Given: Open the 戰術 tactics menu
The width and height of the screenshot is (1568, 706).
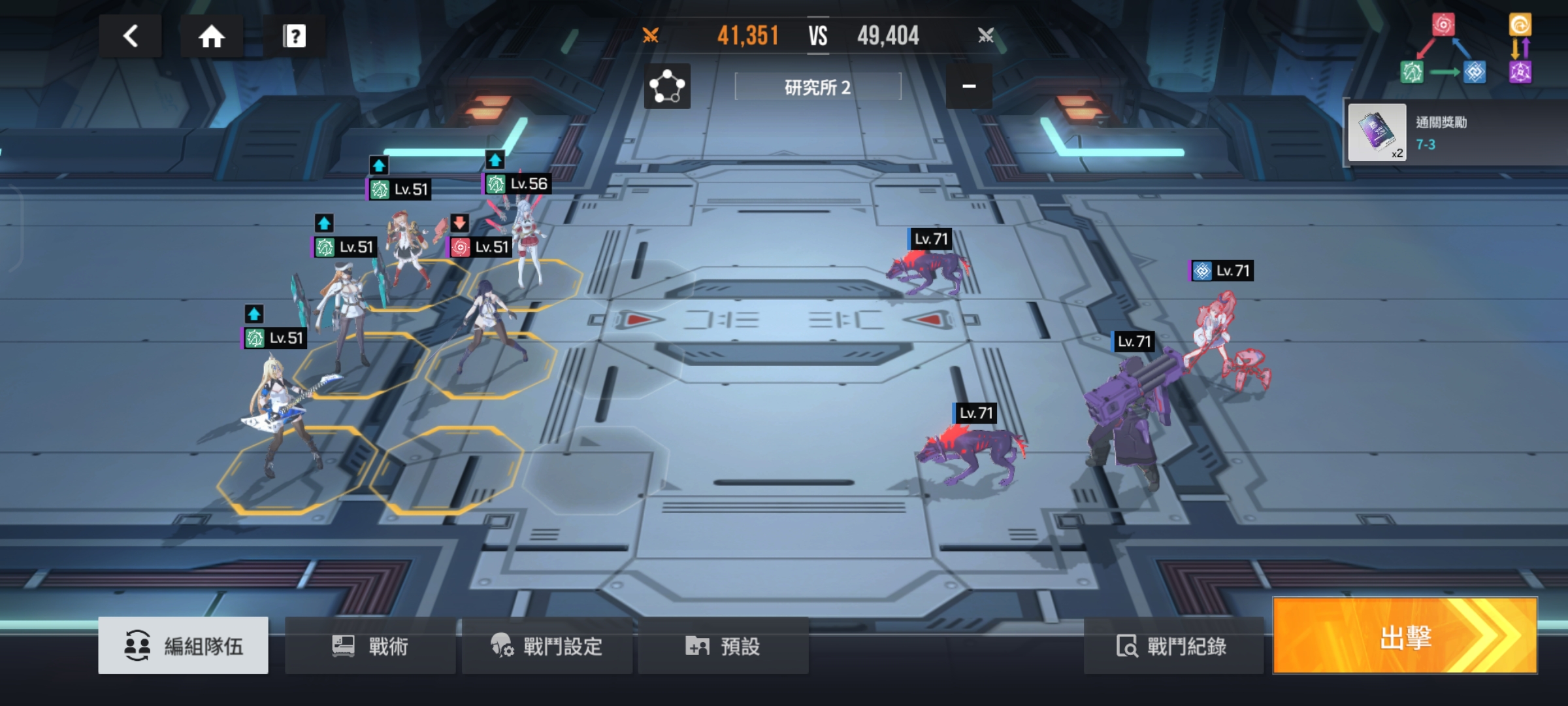Looking at the screenshot, I should [x=370, y=645].
